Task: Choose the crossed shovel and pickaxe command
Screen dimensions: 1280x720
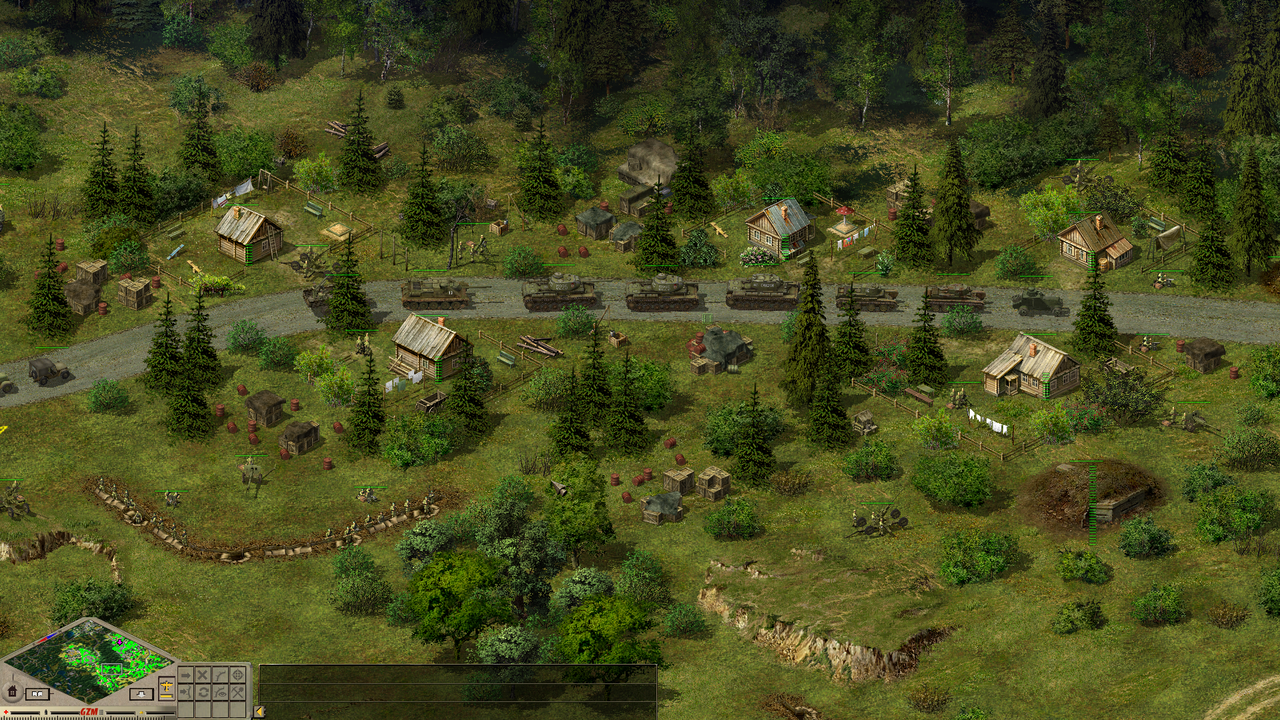Action: (238, 692)
